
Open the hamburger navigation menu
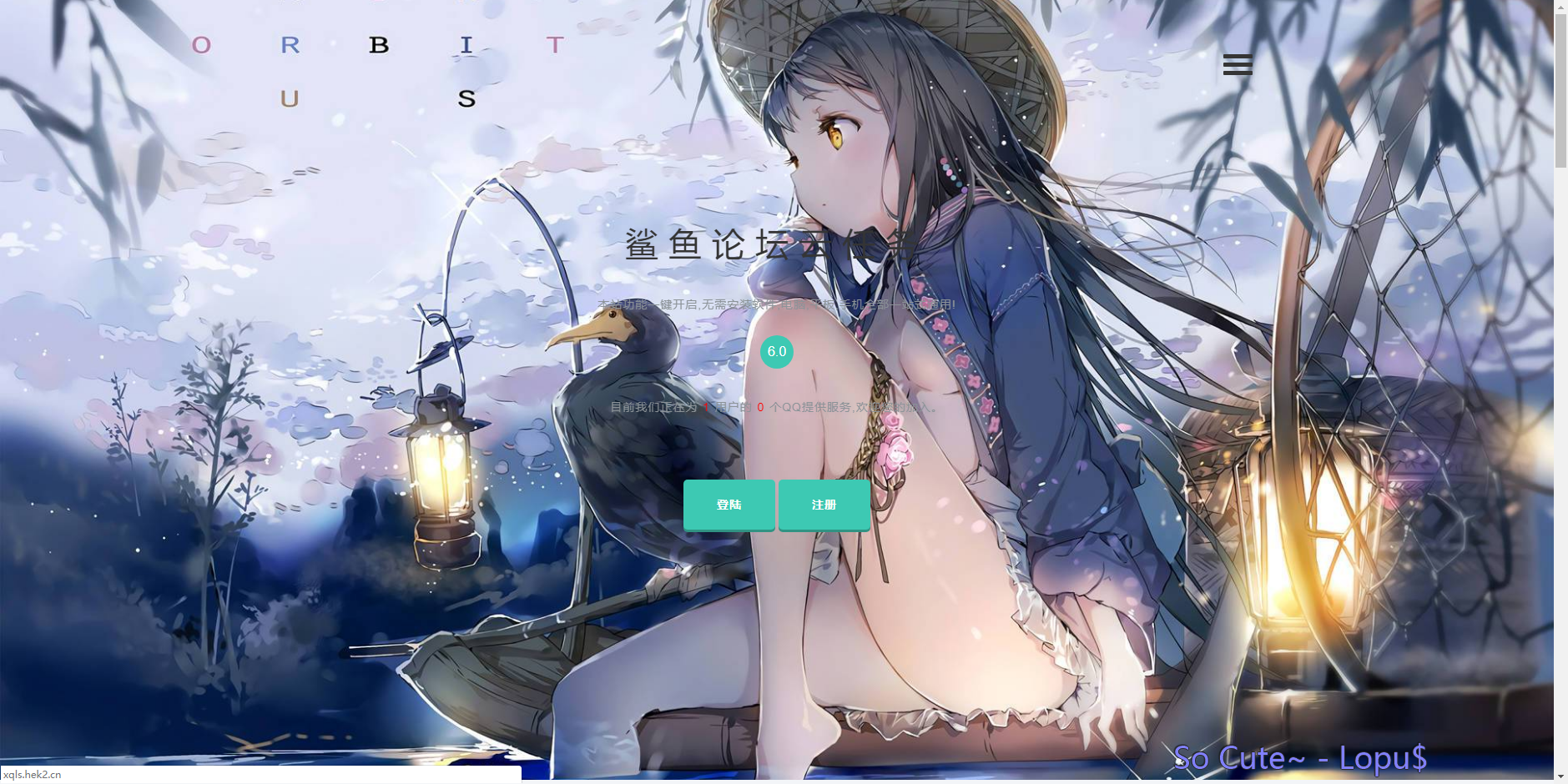pos(1238,65)
